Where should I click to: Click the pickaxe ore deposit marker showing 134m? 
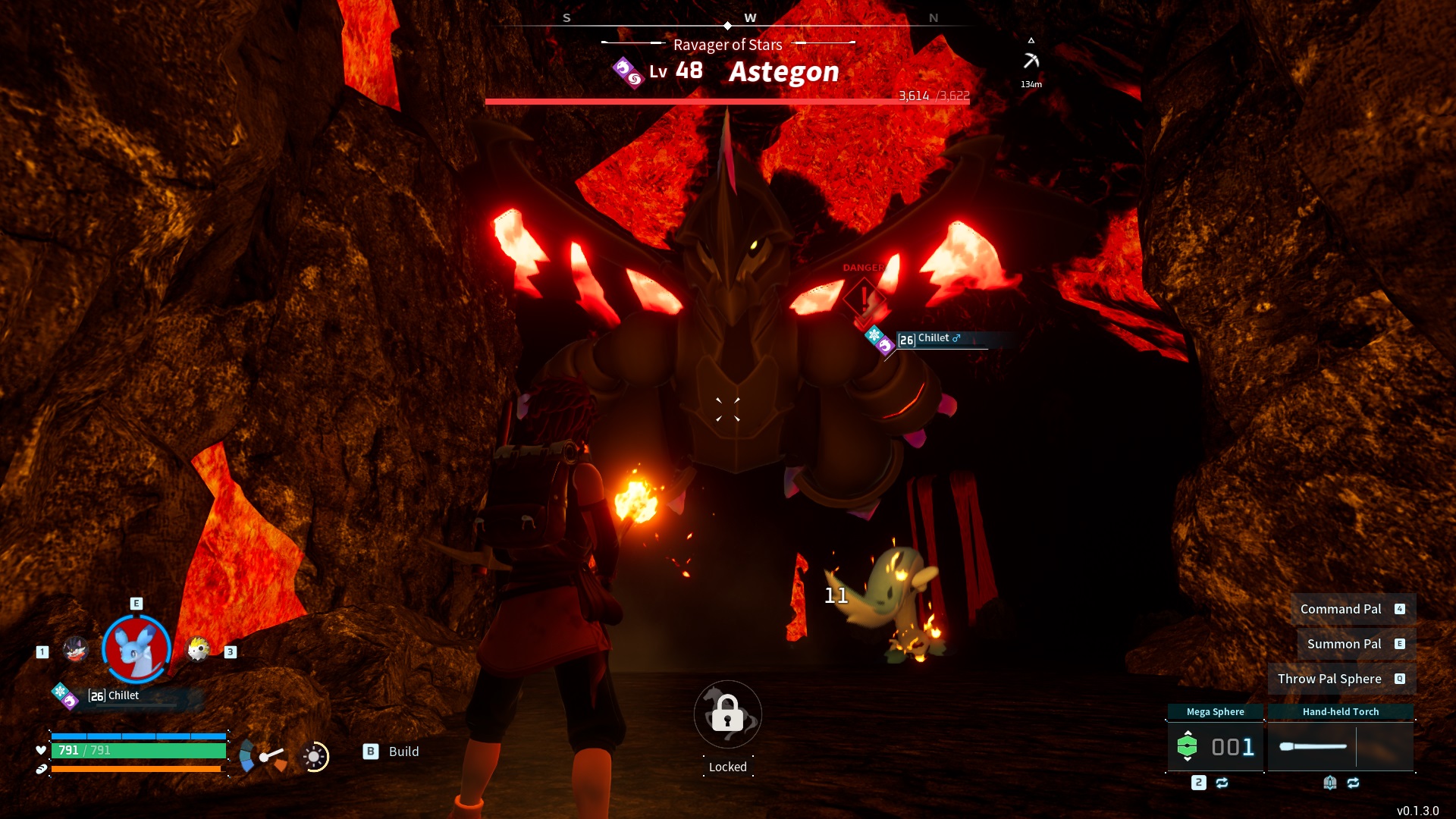1031,59
